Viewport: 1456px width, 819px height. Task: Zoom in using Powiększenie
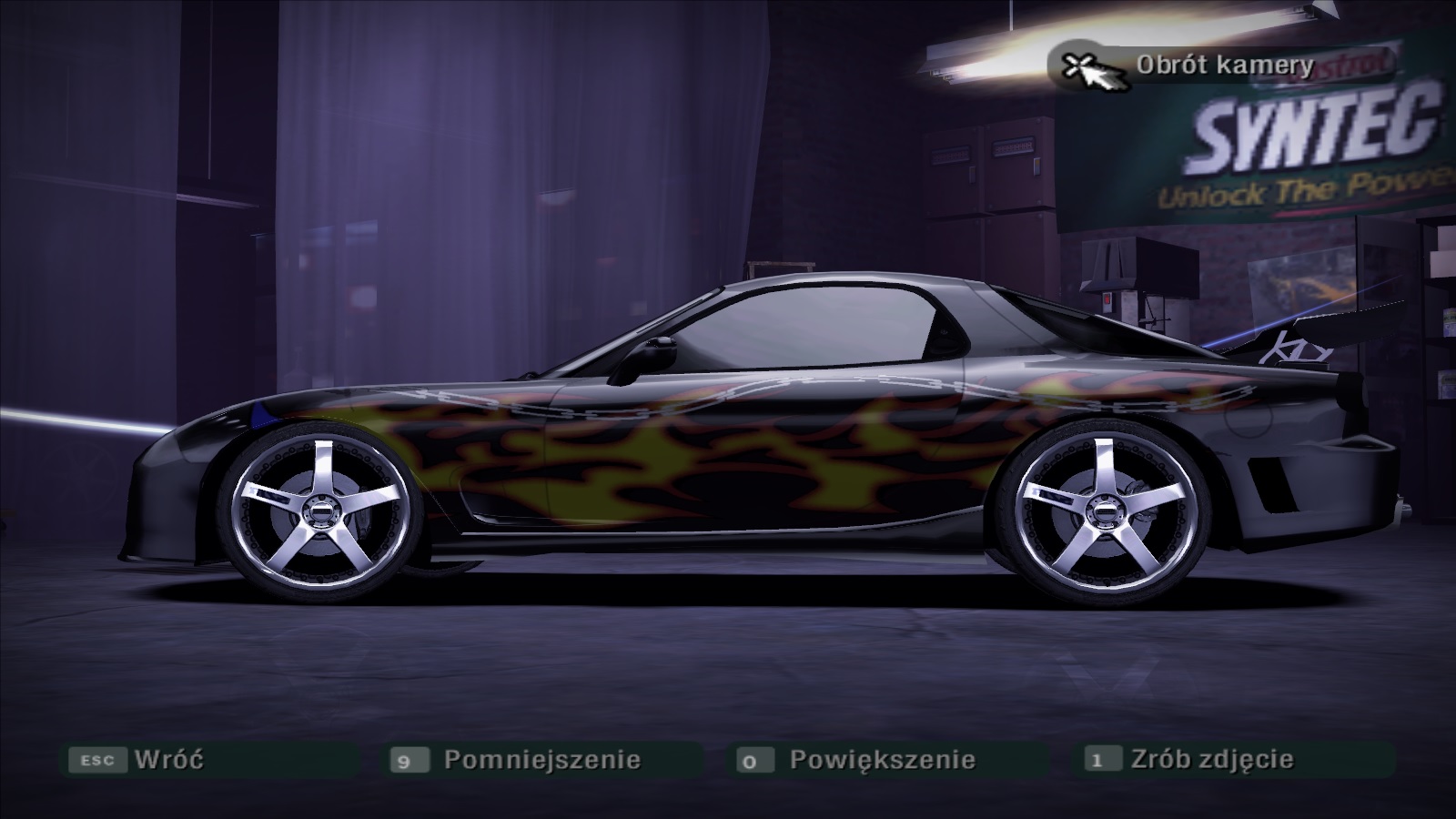(x=882, y=759)
